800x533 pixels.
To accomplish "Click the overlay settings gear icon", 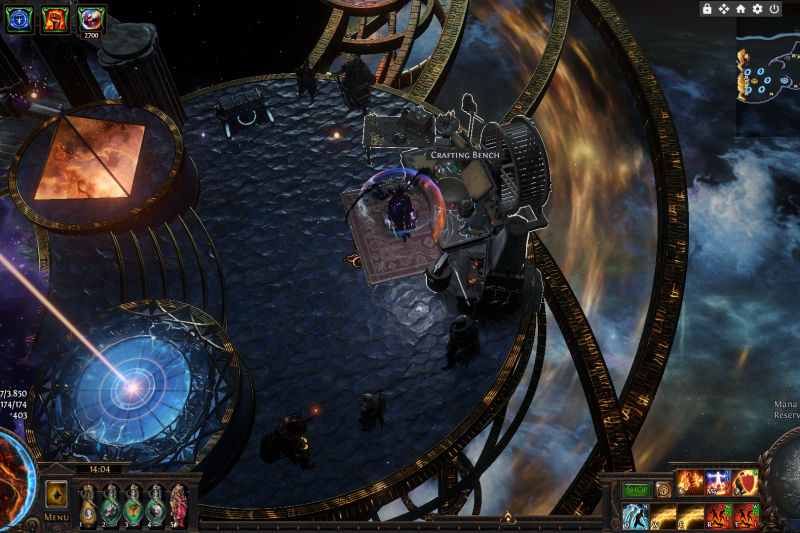I will (757, 9).
